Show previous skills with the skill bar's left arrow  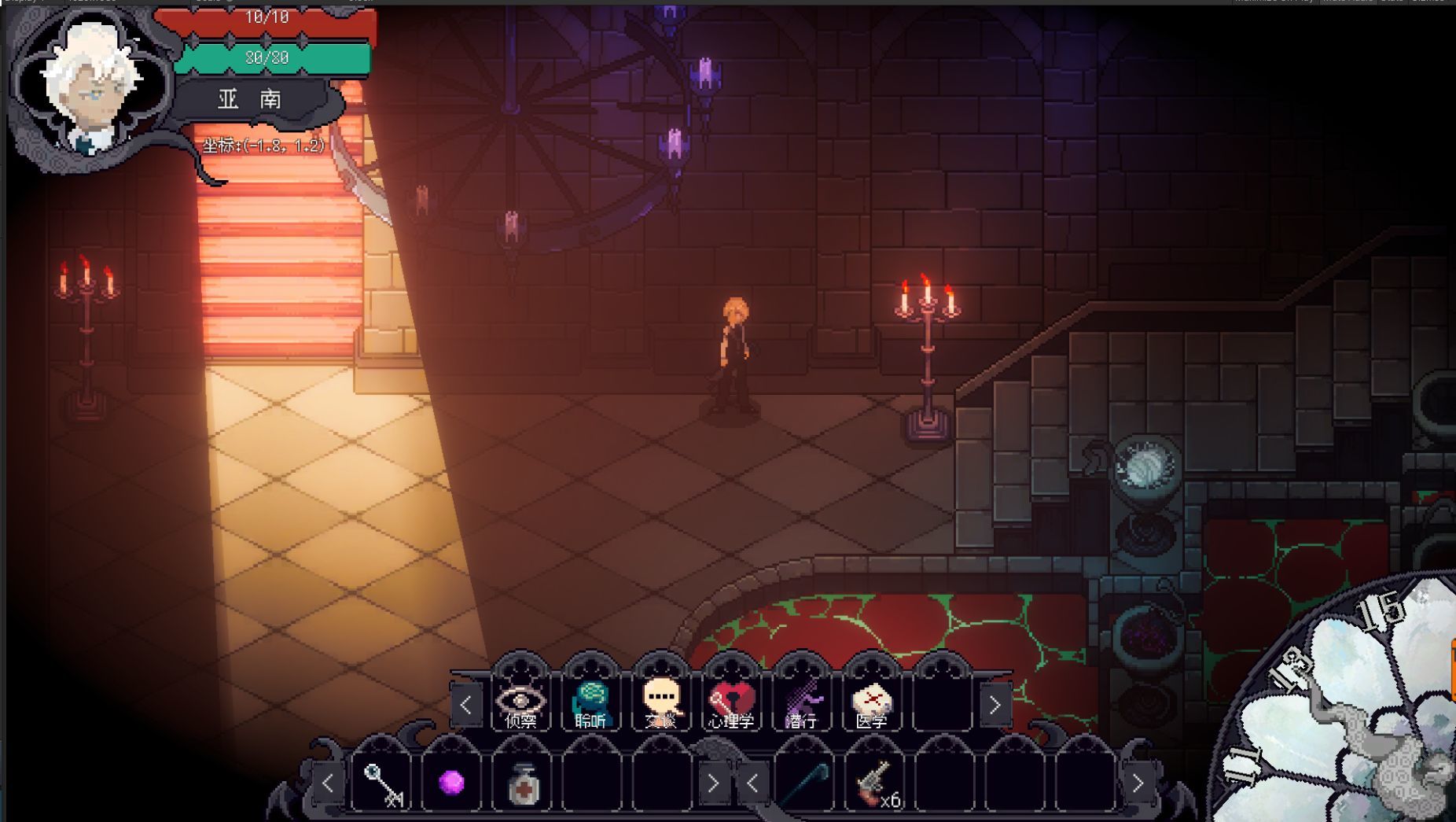[466, 705]
